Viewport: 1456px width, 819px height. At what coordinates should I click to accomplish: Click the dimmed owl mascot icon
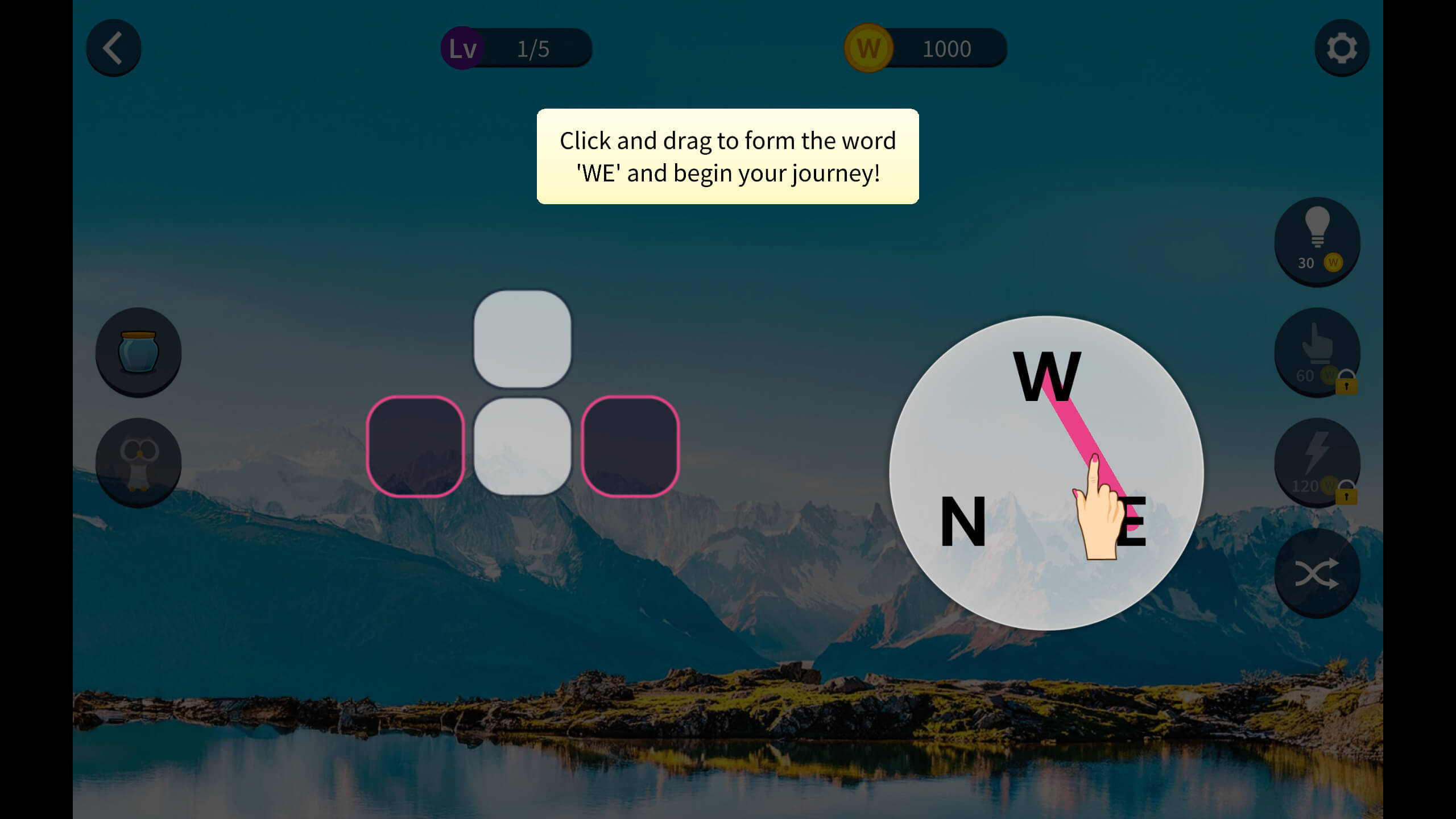click(138, 462)
